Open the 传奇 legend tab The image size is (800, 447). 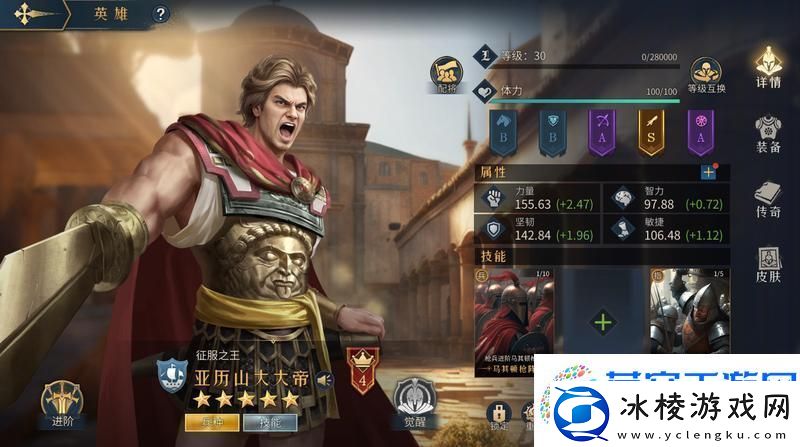pos(768,198)
